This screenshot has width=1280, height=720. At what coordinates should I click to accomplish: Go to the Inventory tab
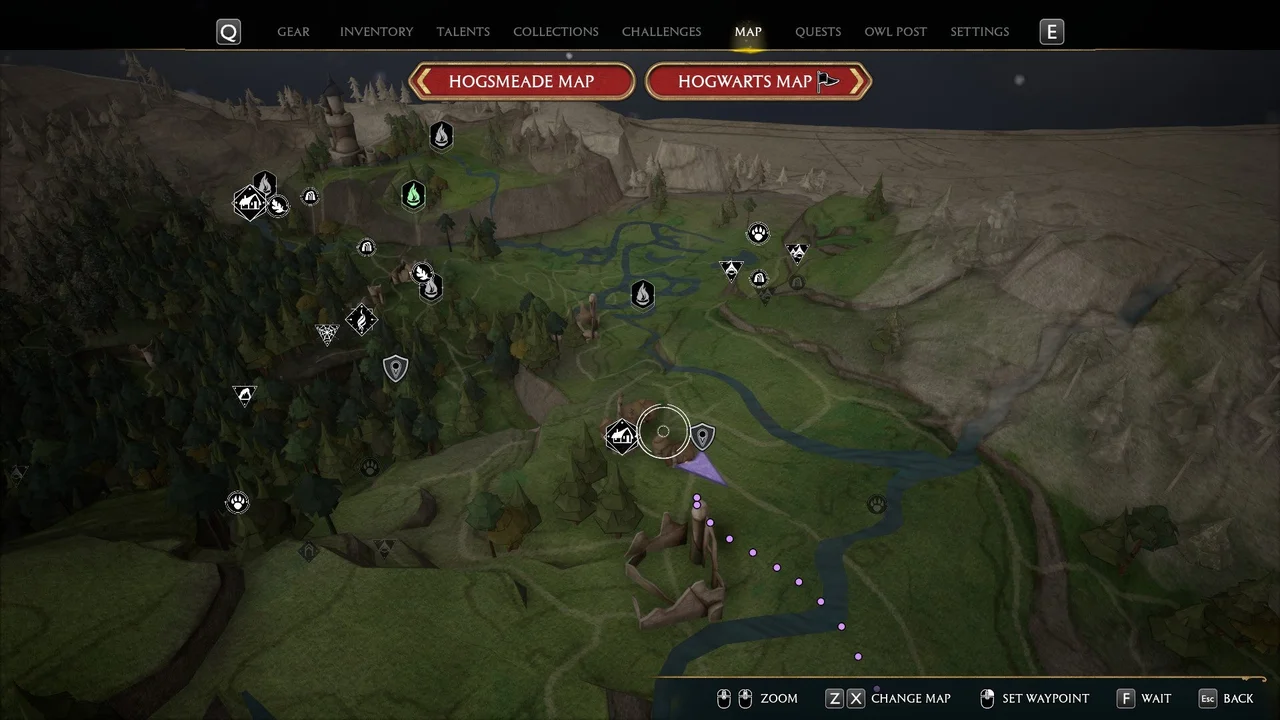pyautogui.click(x=376, y=31)
